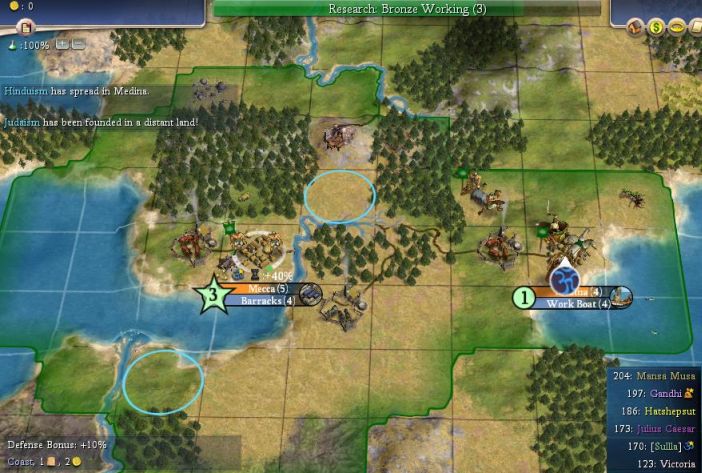Screen dimensions: 702x473
Task: Increase the research rate with the plus button
Action: coord(61,44)
